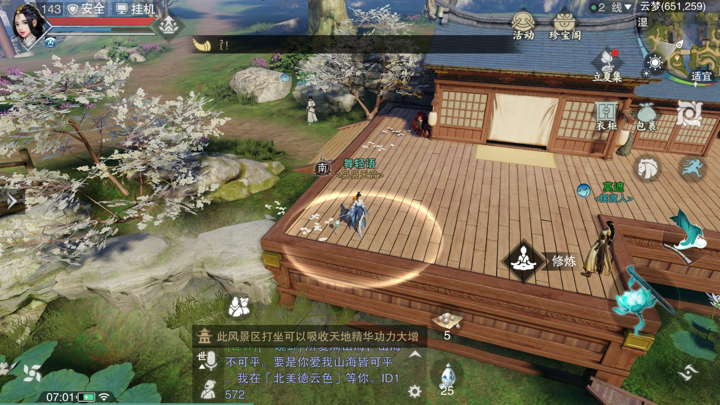
Task: Open the friends social icon
Action: tap(238, 305)
